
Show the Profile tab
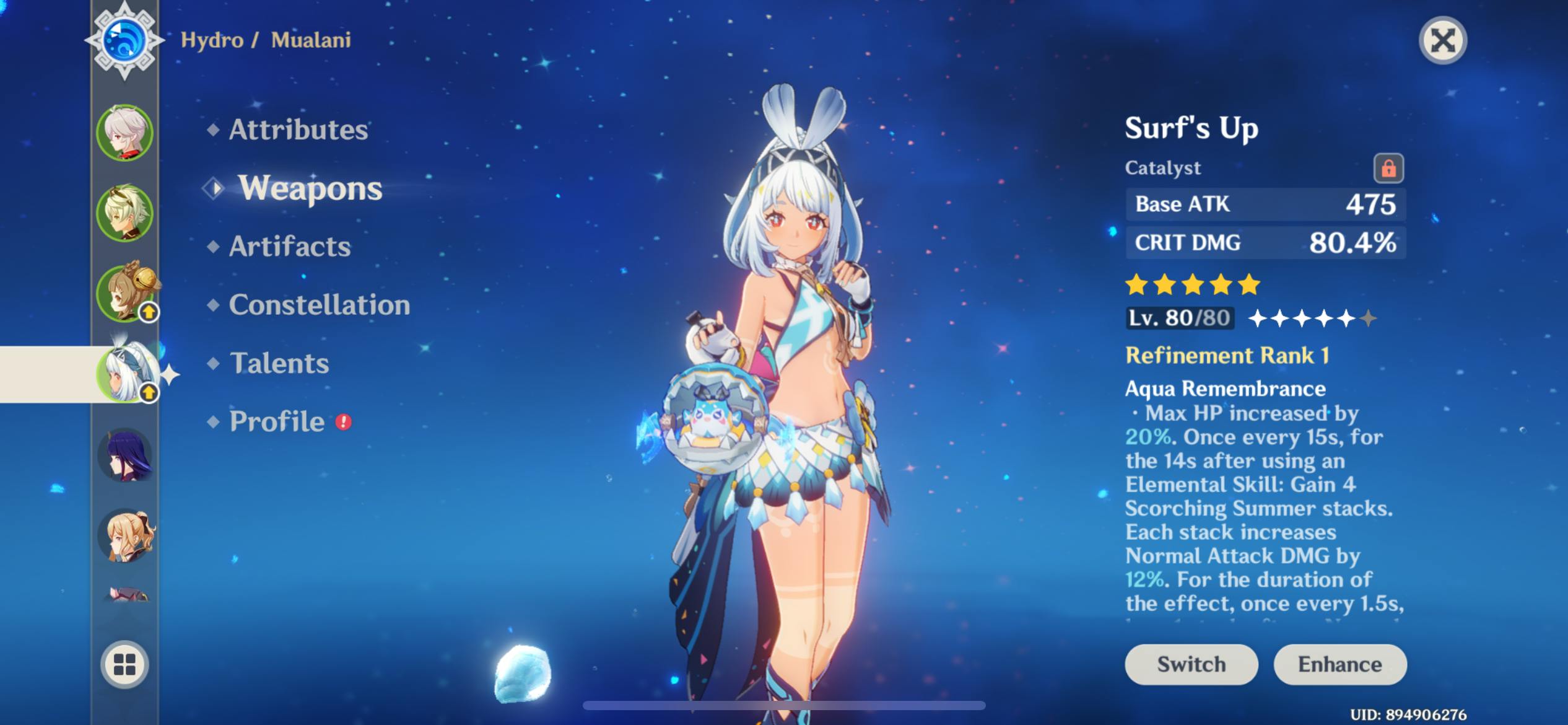pos(277,422)
